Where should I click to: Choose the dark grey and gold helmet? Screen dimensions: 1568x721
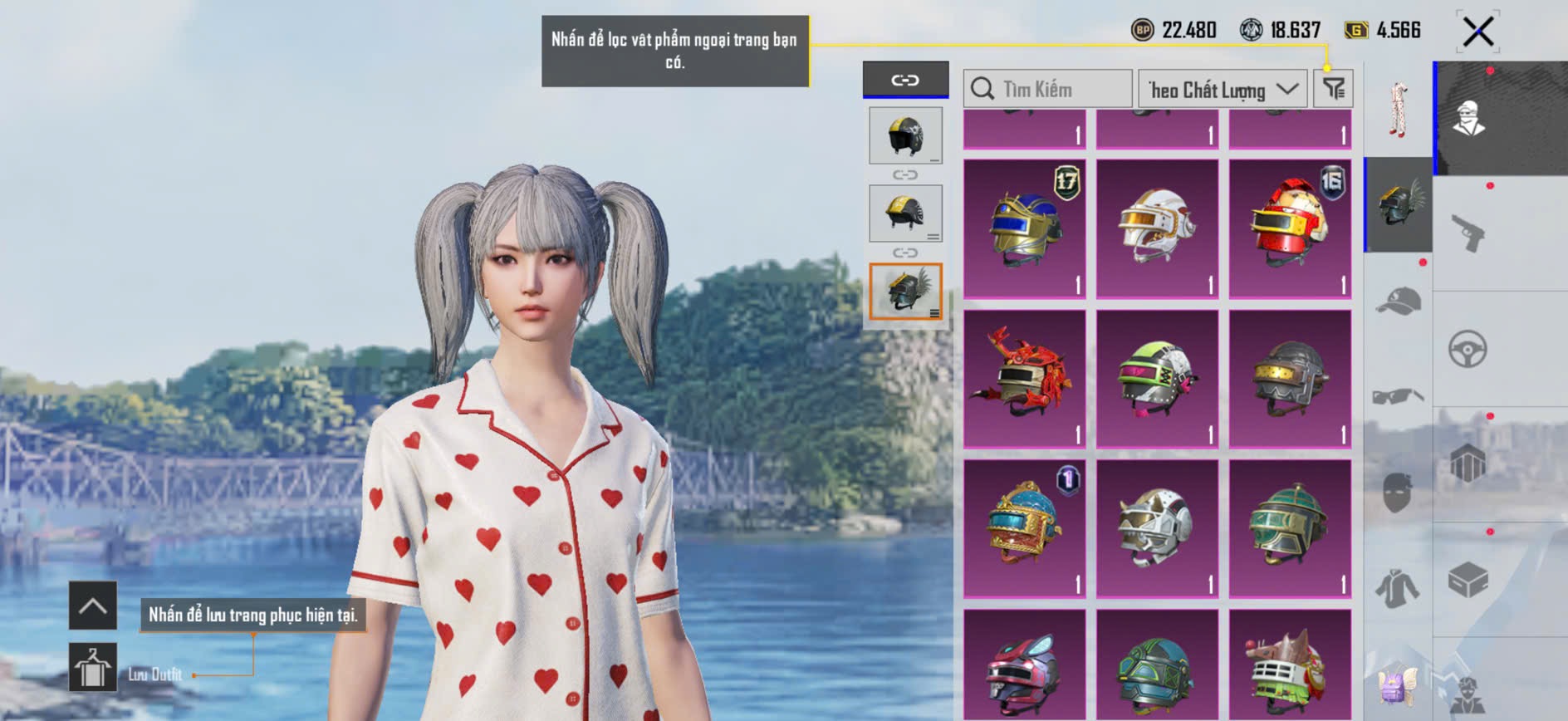[1290, 379]
